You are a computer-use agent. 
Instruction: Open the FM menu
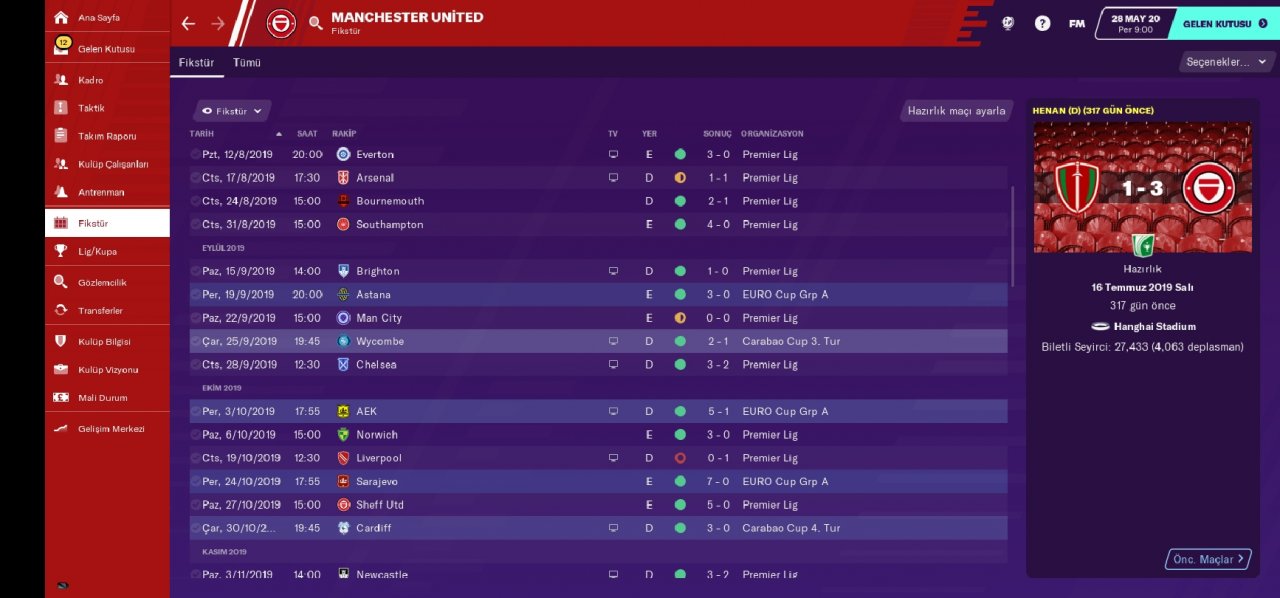click(x=1076, y=23)
